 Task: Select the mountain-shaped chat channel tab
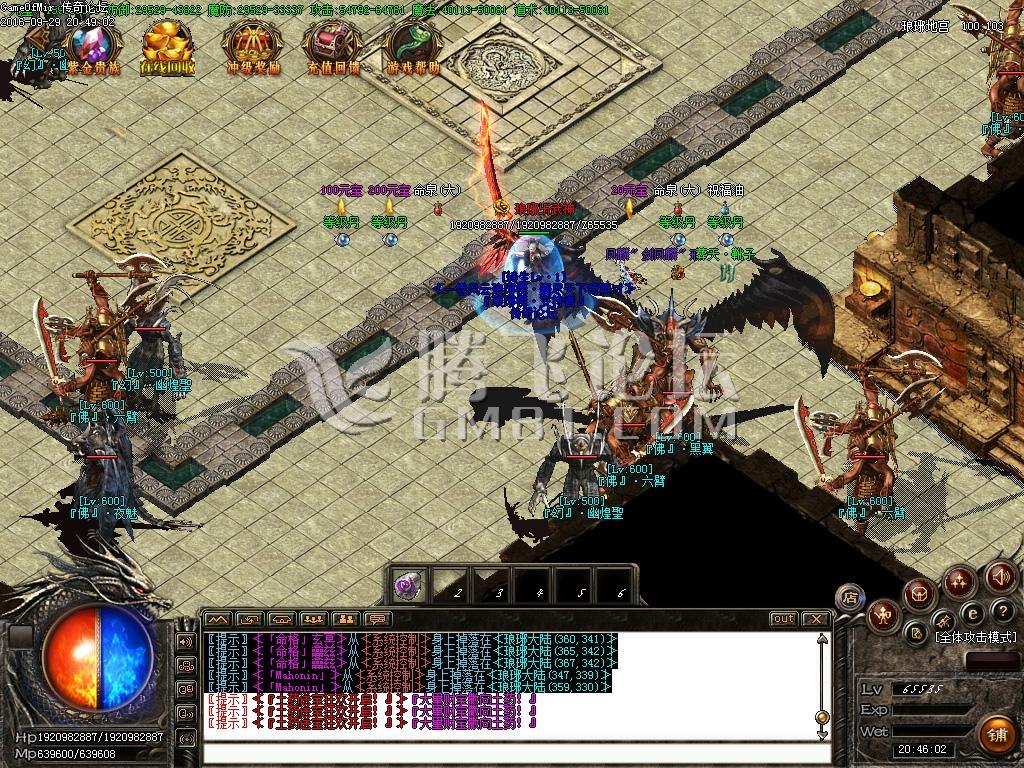click(x=218, y=619)
